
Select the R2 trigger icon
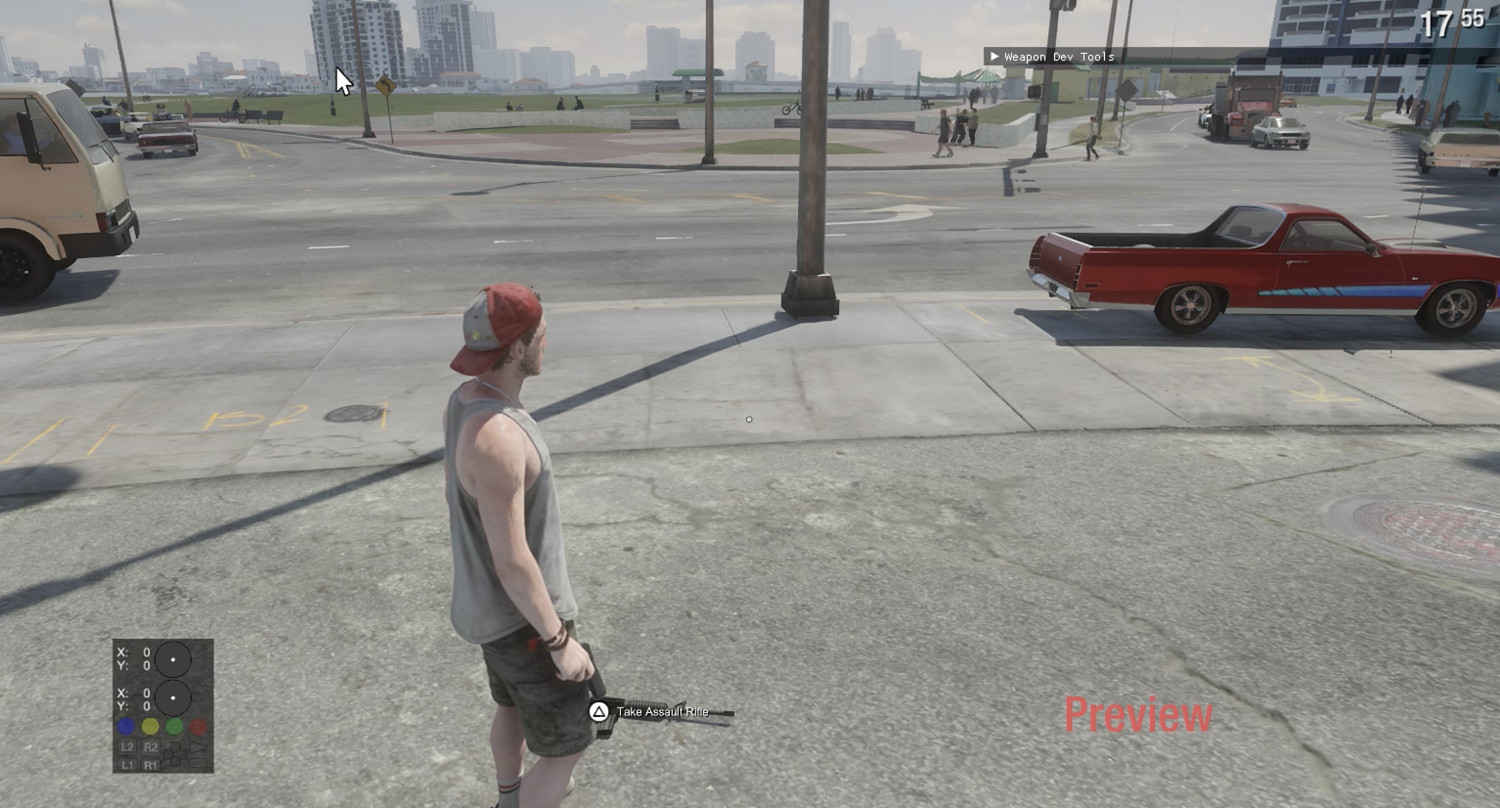pyautogui.click(x=152, y=747)
